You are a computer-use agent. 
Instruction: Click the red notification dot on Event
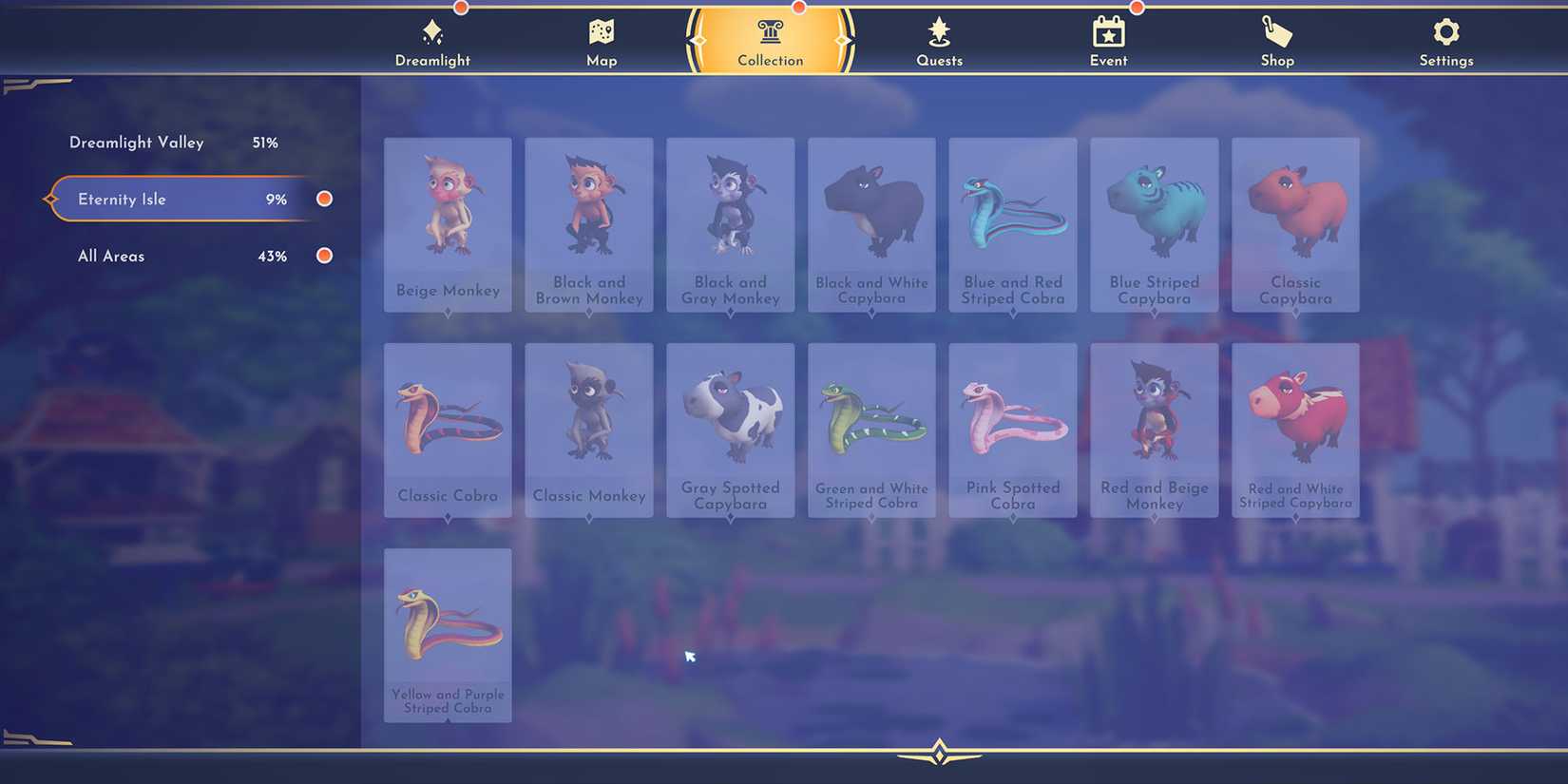pyautogui.click(x=1138, y=8)
